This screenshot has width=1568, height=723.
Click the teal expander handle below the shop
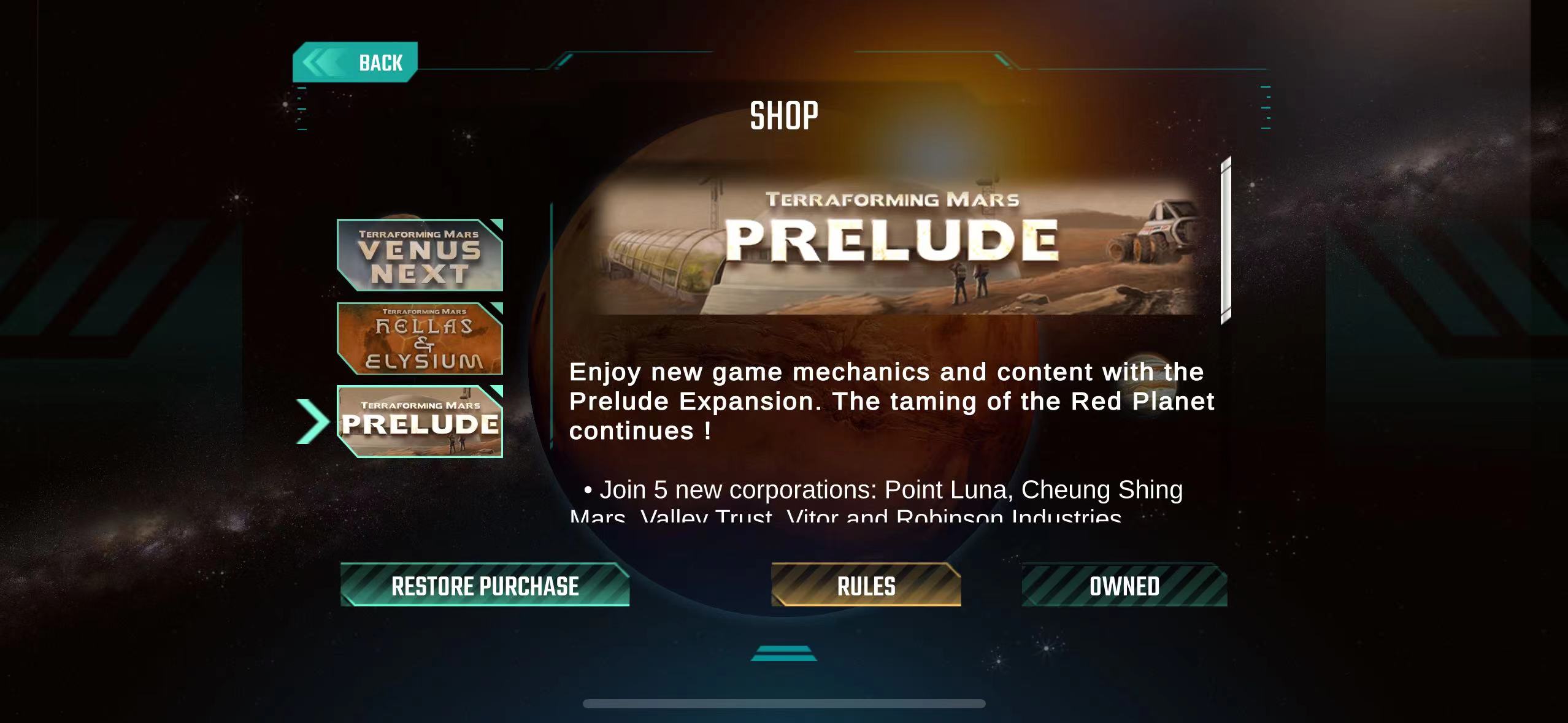click(783, 653)
